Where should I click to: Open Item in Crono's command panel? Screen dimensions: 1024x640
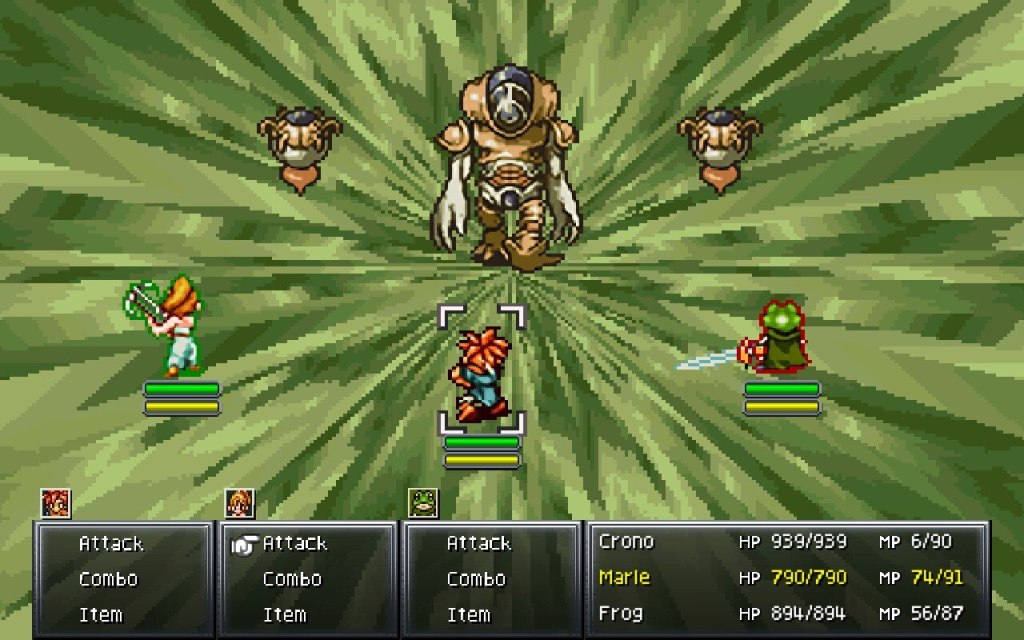point(100,615)
